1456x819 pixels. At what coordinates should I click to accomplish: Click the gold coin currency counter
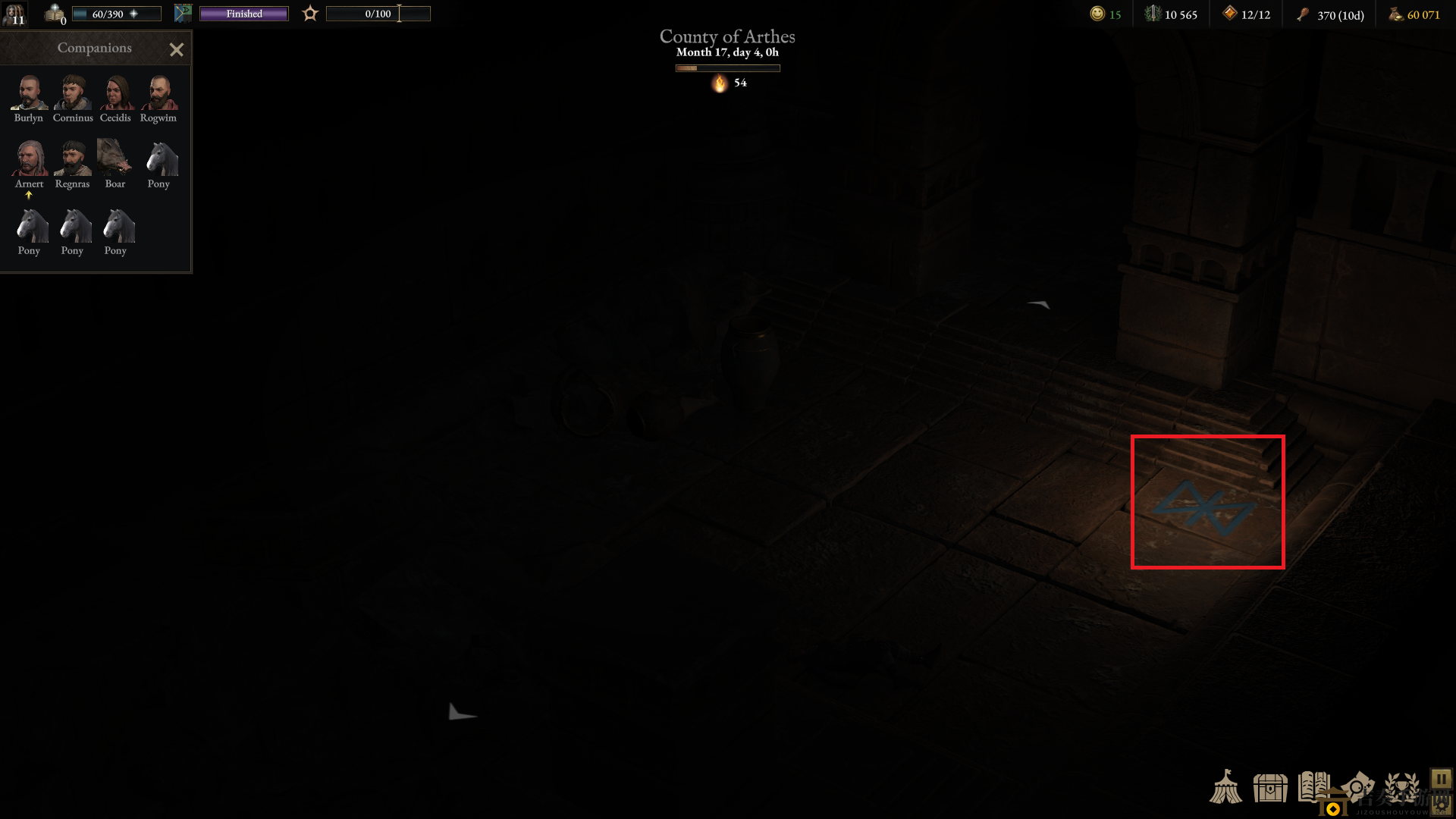point(1415,14)
